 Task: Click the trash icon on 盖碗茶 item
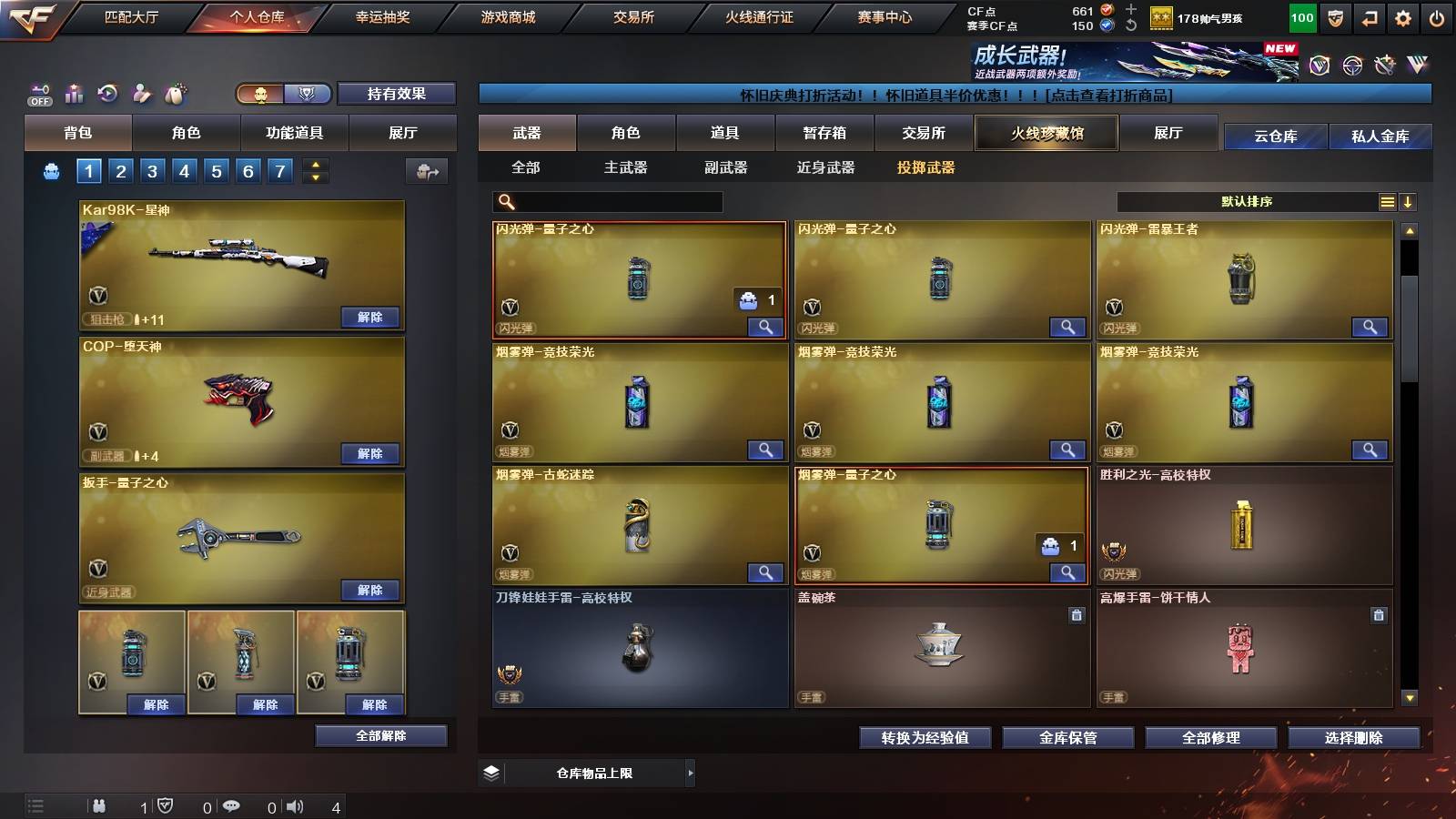tap(1077, 615)
